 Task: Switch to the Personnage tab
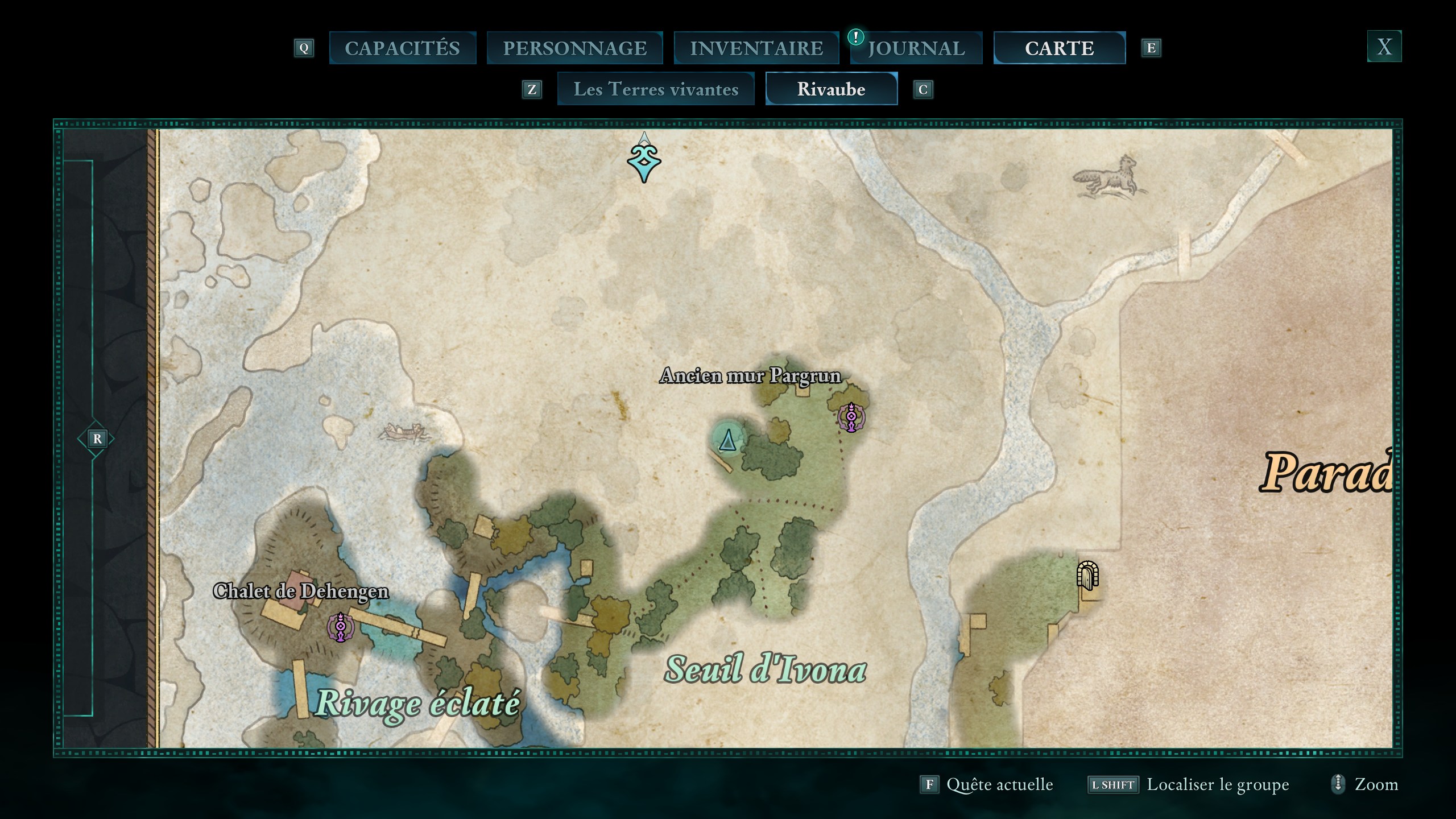pyautogui.click(x=574, y=48)
